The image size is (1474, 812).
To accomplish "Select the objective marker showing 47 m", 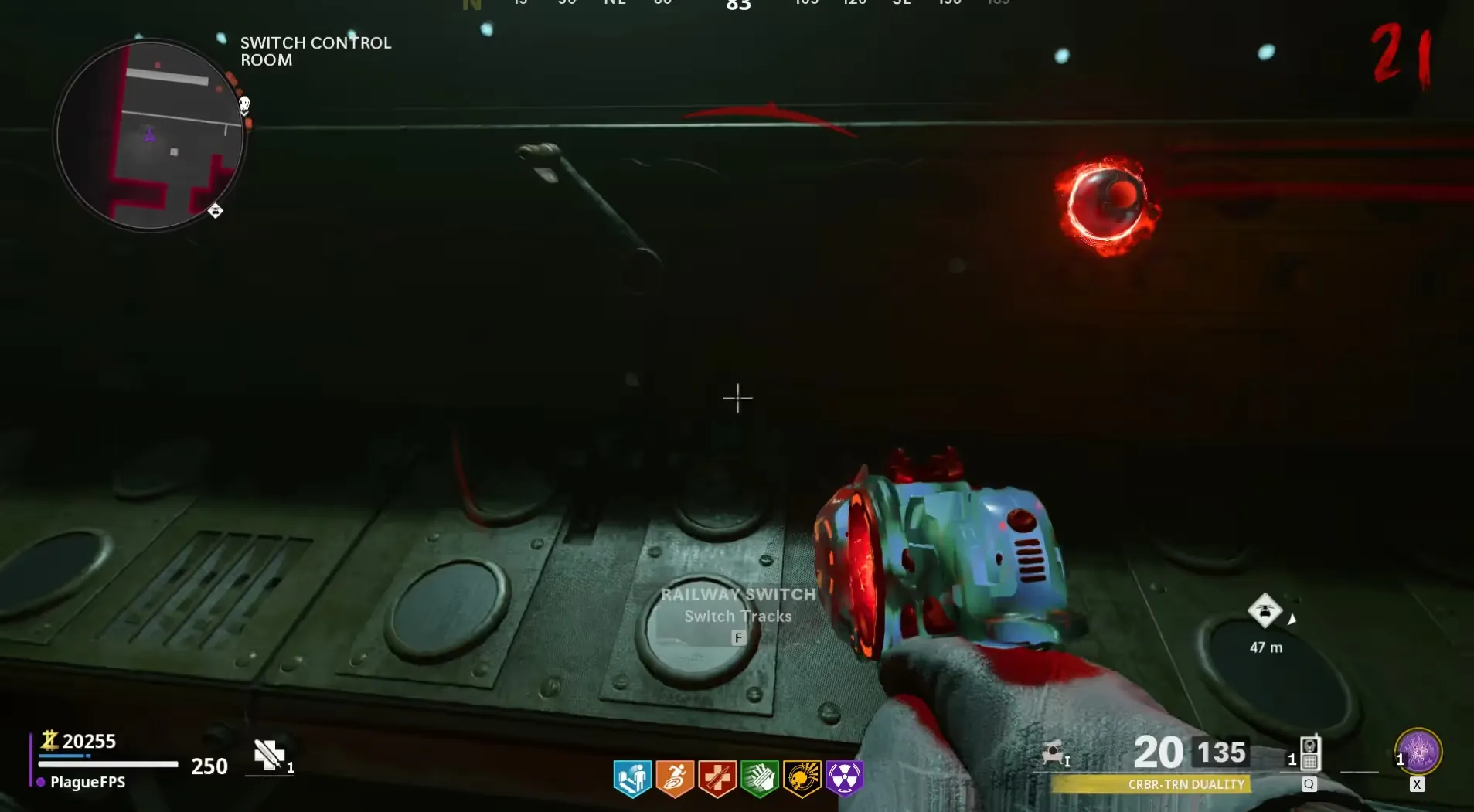I will (x=1265, y=611).
